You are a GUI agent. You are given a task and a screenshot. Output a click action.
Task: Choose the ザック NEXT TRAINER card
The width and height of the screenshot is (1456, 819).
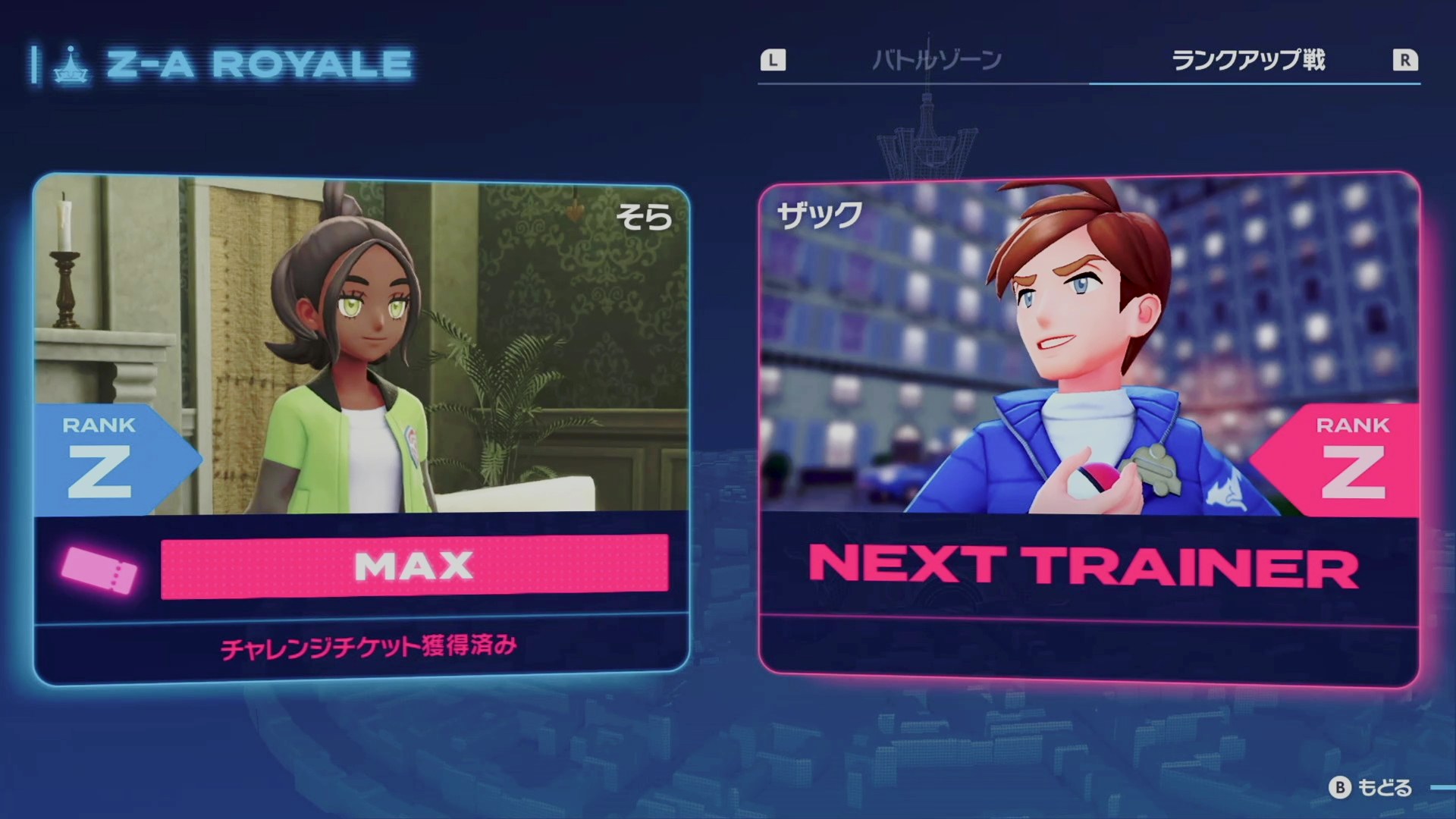(1088, 428)
